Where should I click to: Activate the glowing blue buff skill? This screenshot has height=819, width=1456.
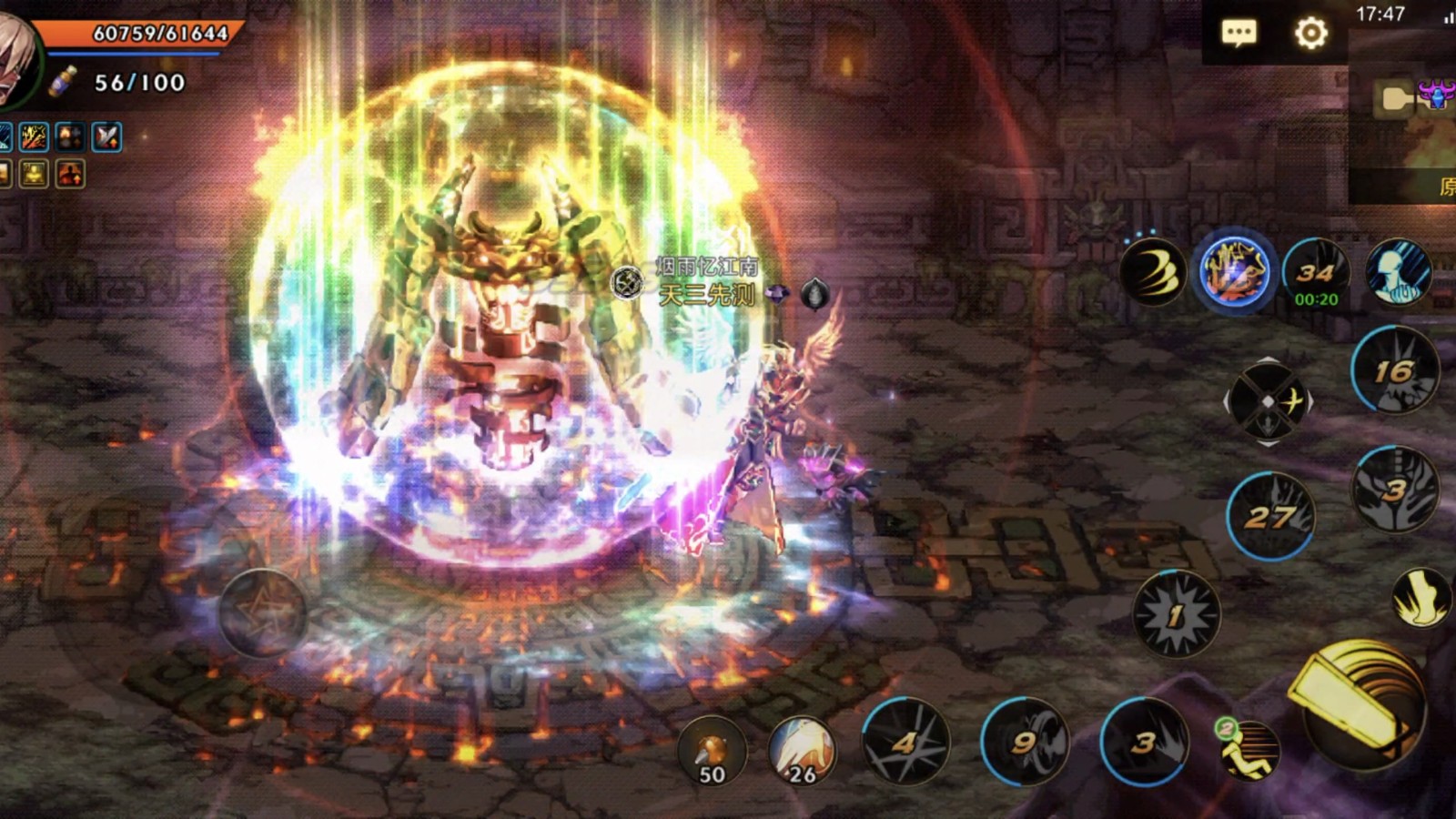click(x=1234, y=270)
